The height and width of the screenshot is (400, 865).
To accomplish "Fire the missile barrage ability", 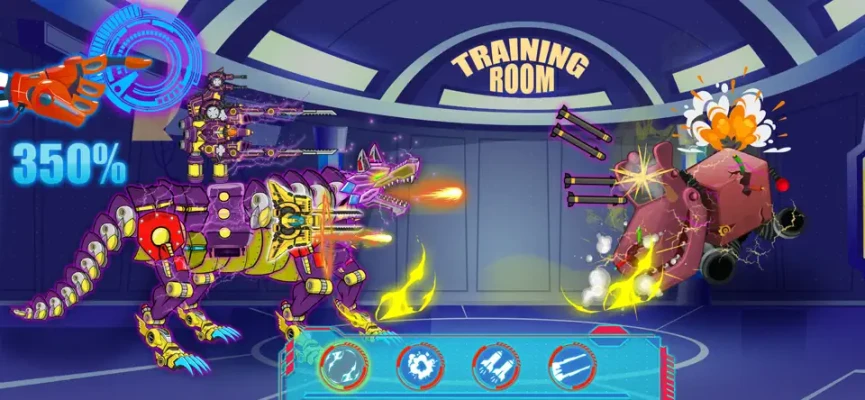I will click(x=571, y=367).
